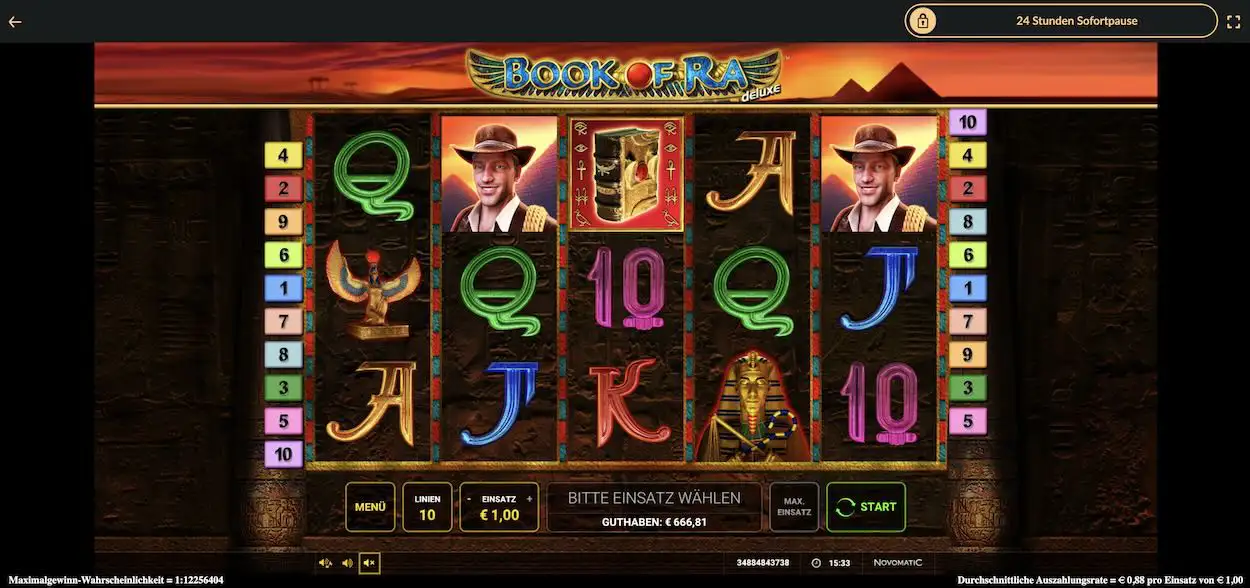Open the MENÜ button

[370, 507]
